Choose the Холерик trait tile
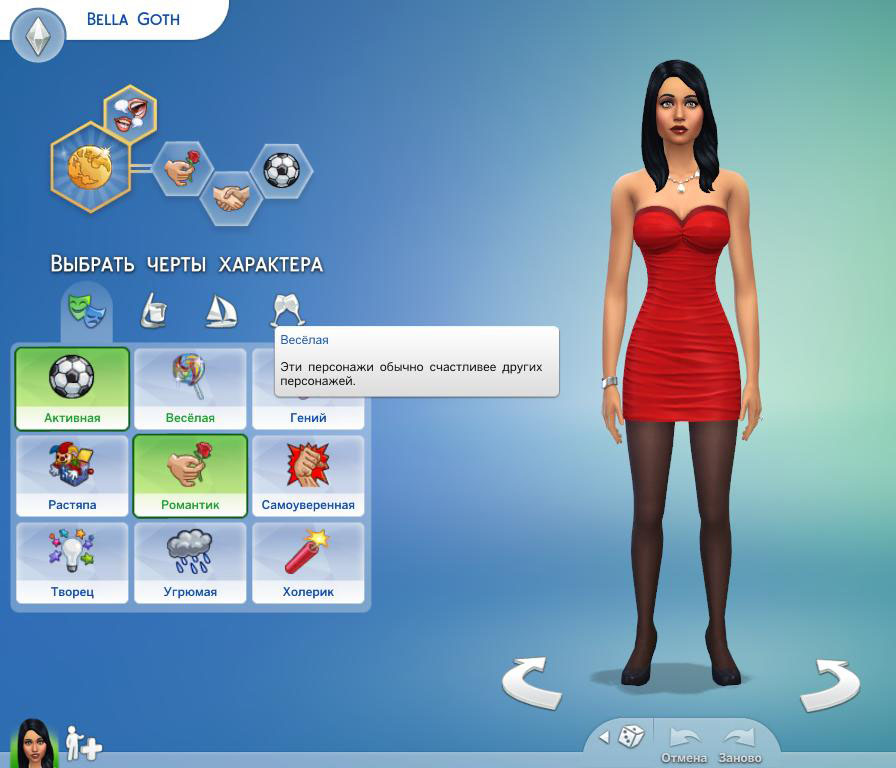Image resolution: width=896 pixels, height=768 pixels. (x=308, y=562)
